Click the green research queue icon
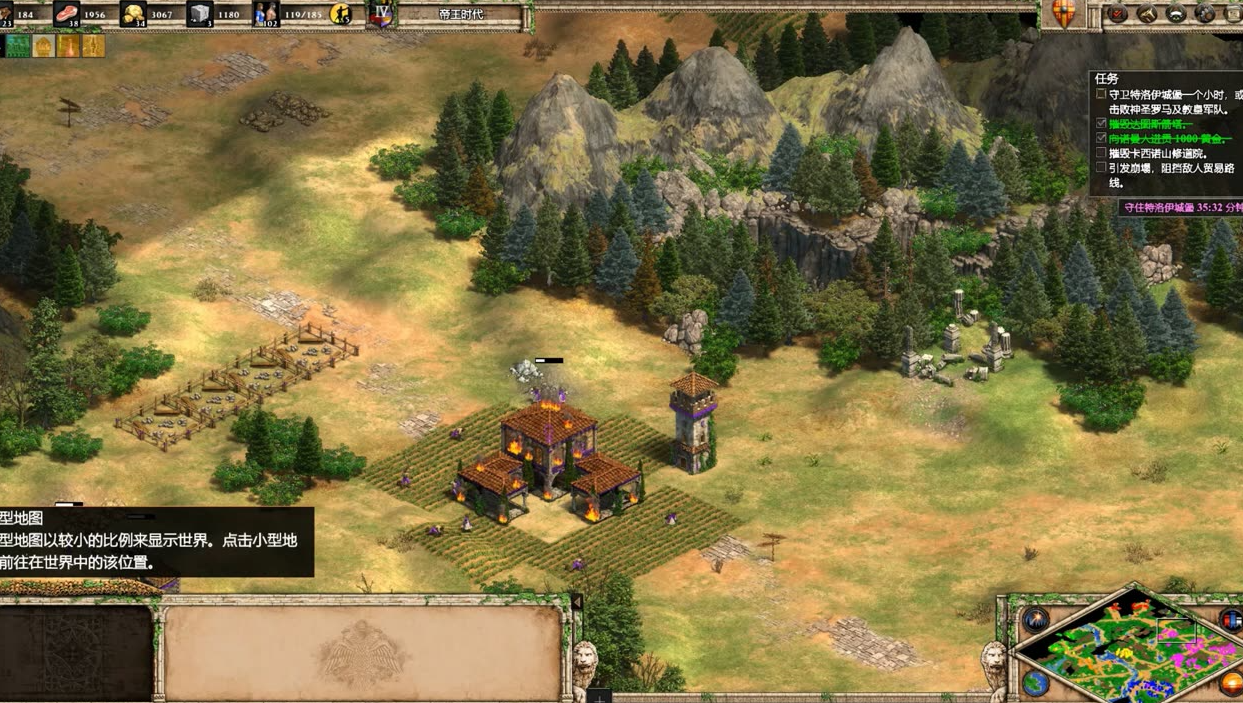Viewport: 1243px width, 703px height. pos(17,46)
